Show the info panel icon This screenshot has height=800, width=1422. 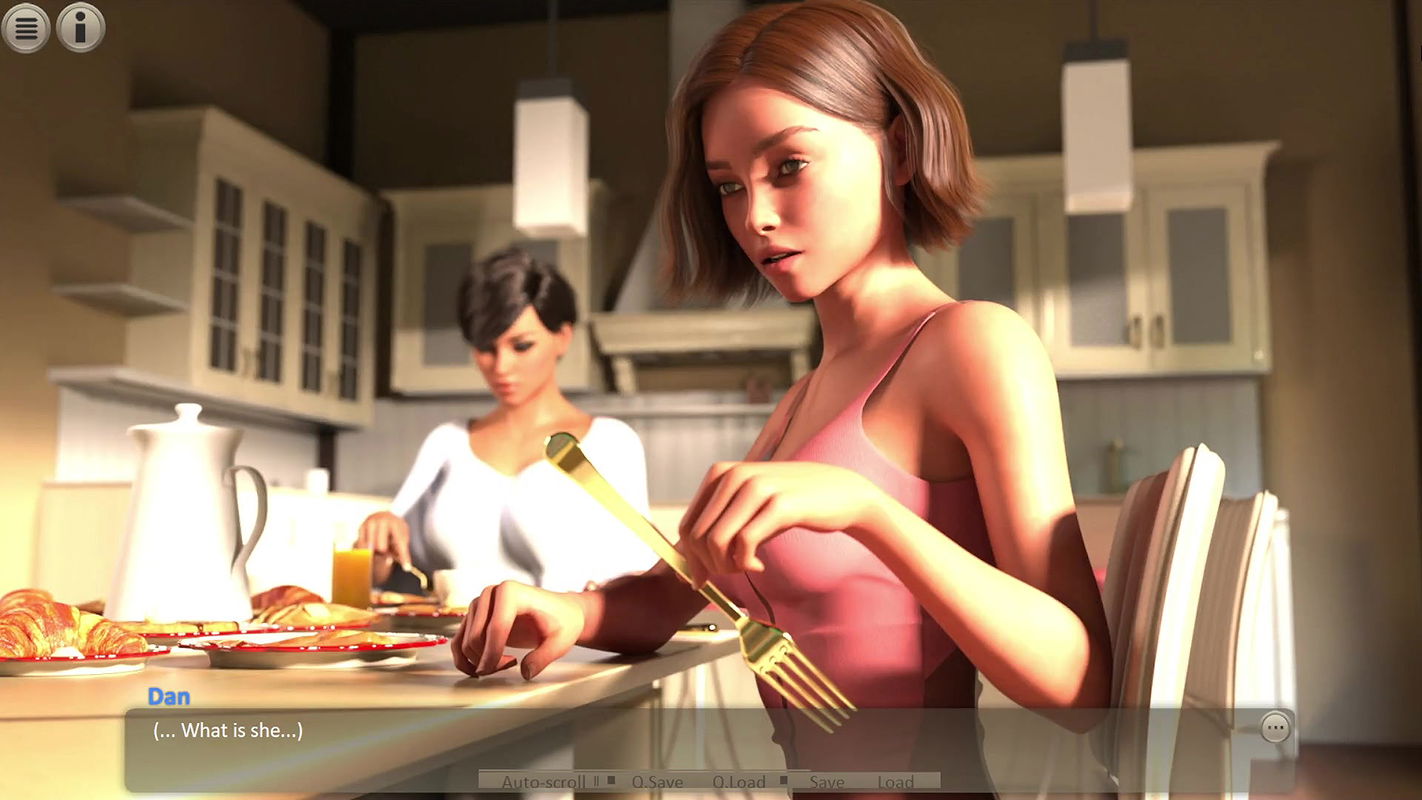point(81,28)
